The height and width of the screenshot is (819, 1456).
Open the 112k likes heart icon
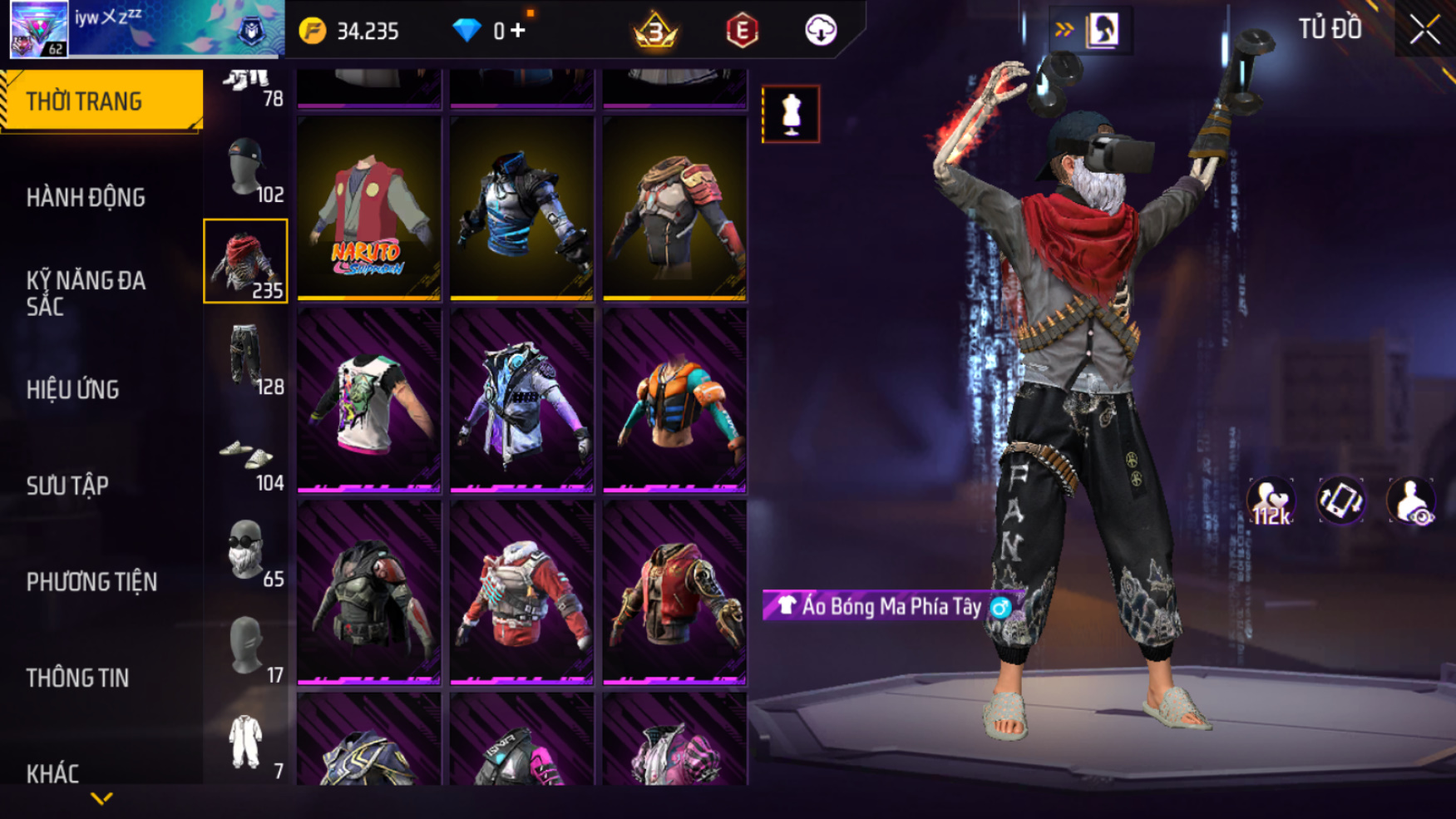point(1271,501)
